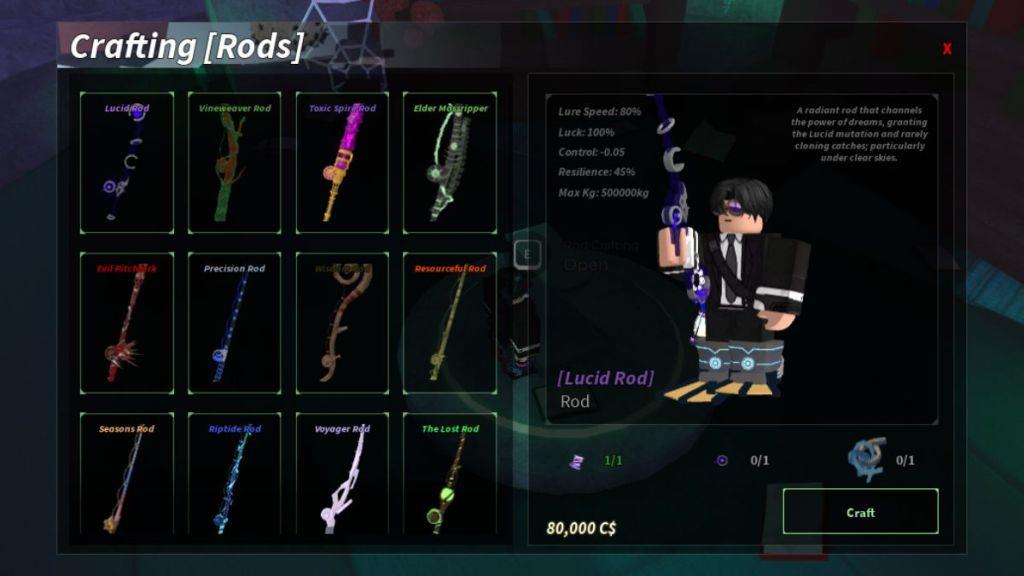This screenshot has height=576, width=1024.
Task: Select the Resourceful Rod tile
Action: coord(449,323)
